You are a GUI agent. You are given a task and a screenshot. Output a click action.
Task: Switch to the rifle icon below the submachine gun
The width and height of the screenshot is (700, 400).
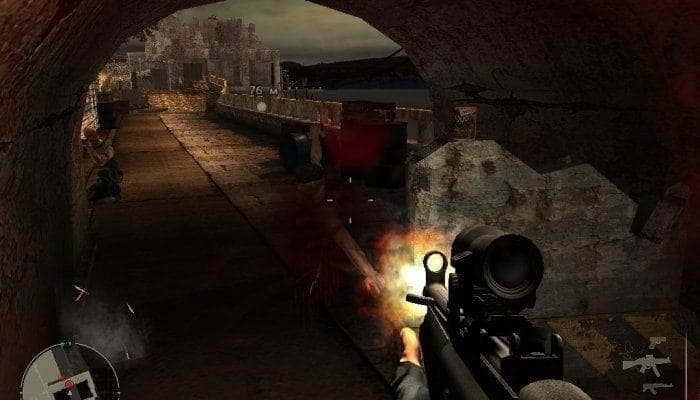656,387
